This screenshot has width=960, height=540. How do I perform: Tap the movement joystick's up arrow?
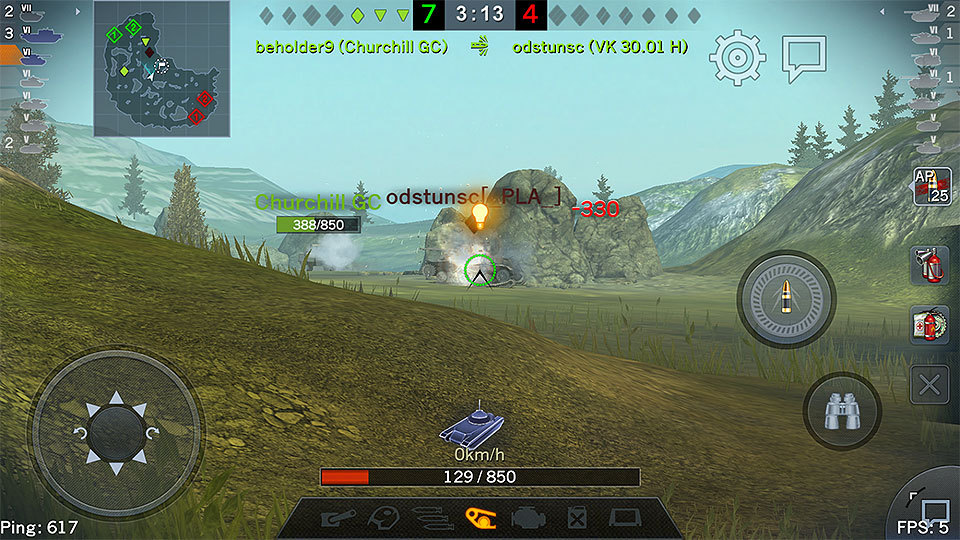pyautogui.click(x=115, y=398)
